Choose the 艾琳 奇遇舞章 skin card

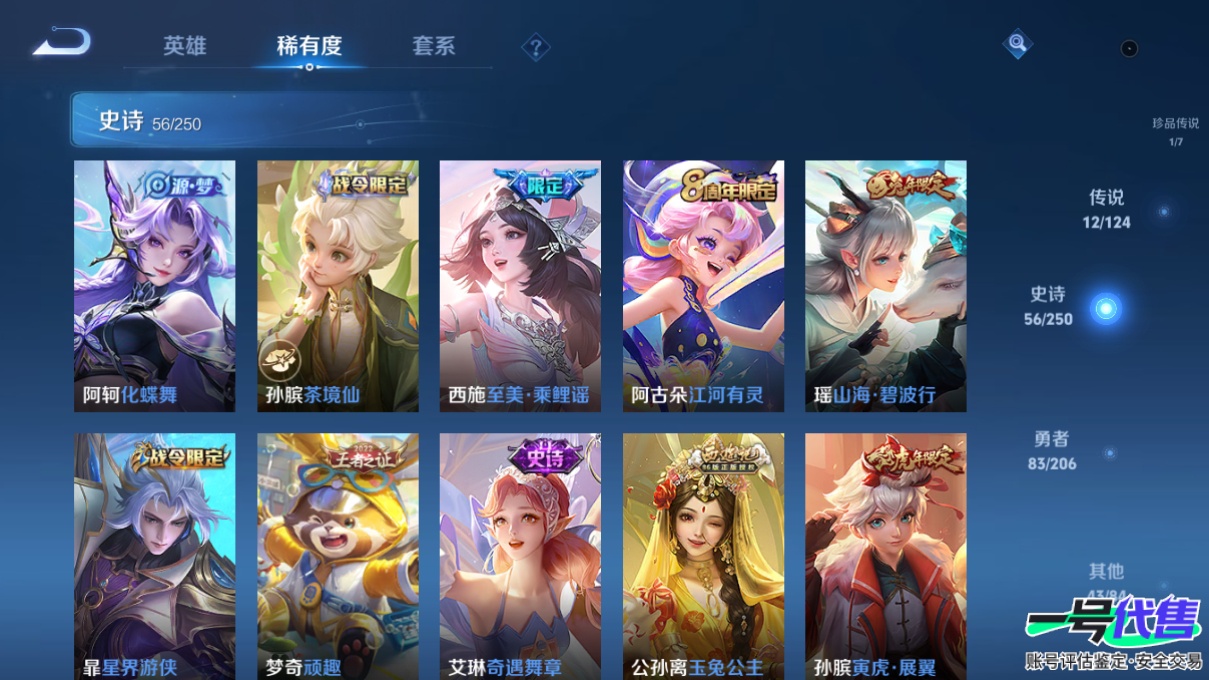520,556
